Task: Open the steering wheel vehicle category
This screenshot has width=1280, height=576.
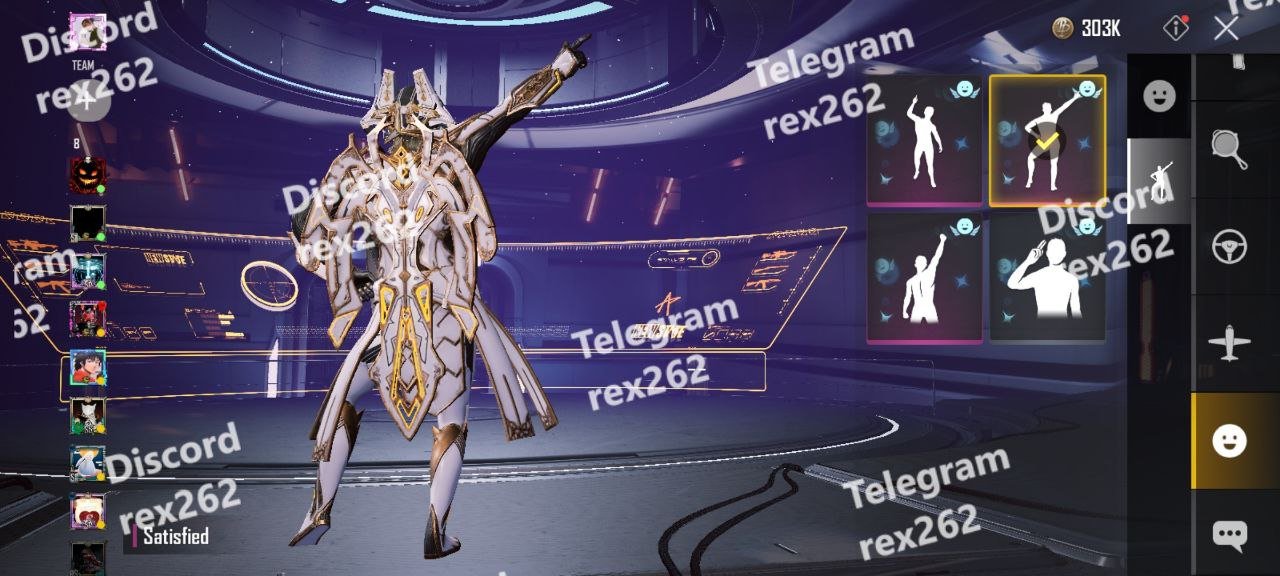Action: click(x=1229, y=246)
